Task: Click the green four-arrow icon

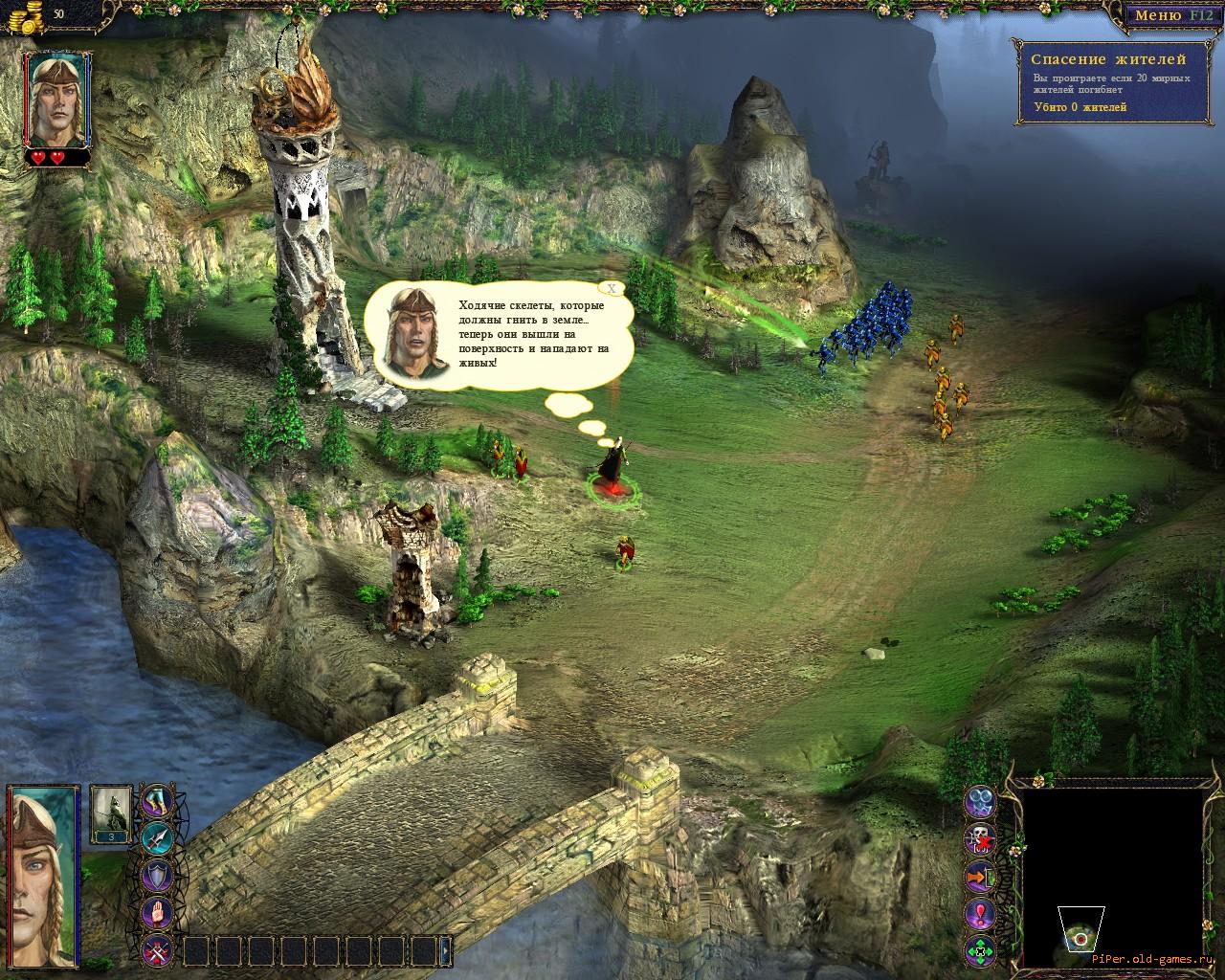Action: [980, 950]
